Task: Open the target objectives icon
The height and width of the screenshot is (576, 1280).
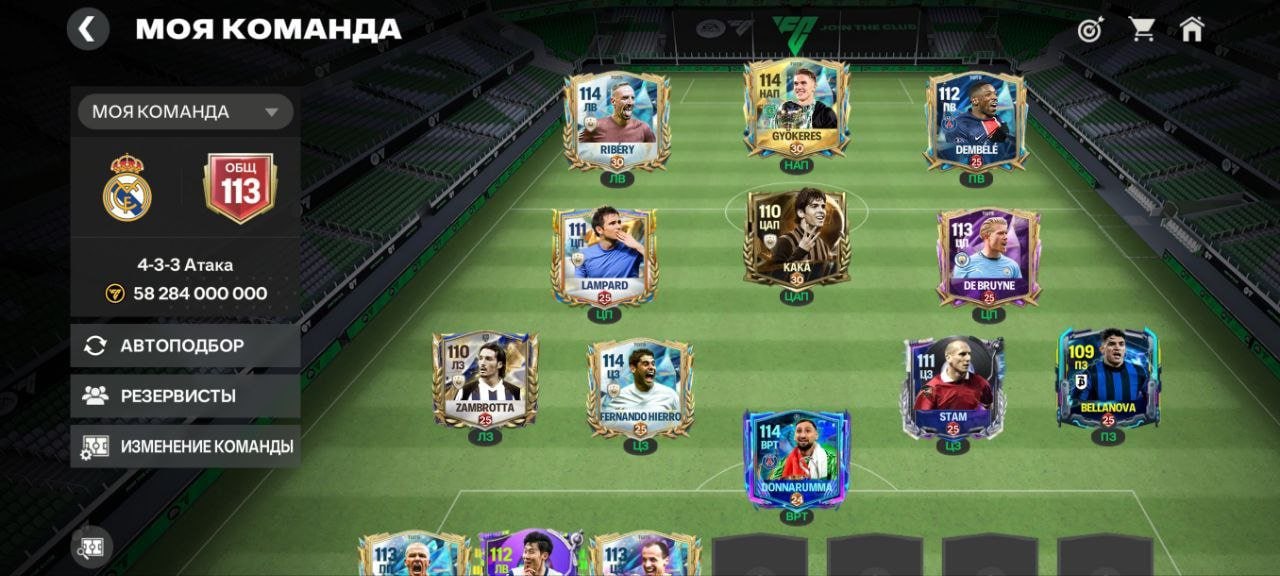Action: click(1090, 29)
